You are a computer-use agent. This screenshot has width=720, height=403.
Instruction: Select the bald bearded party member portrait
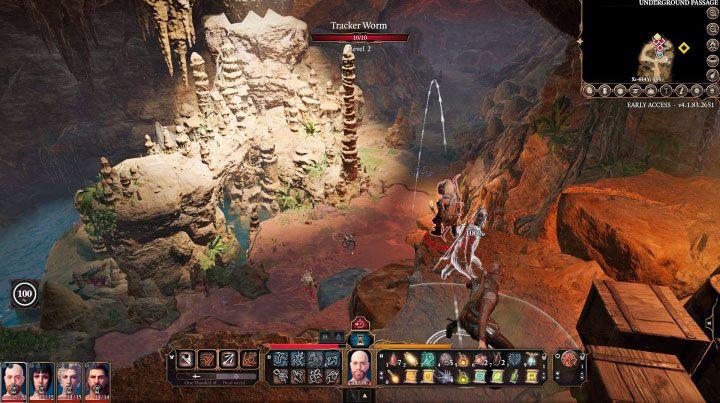pos(14,380)
